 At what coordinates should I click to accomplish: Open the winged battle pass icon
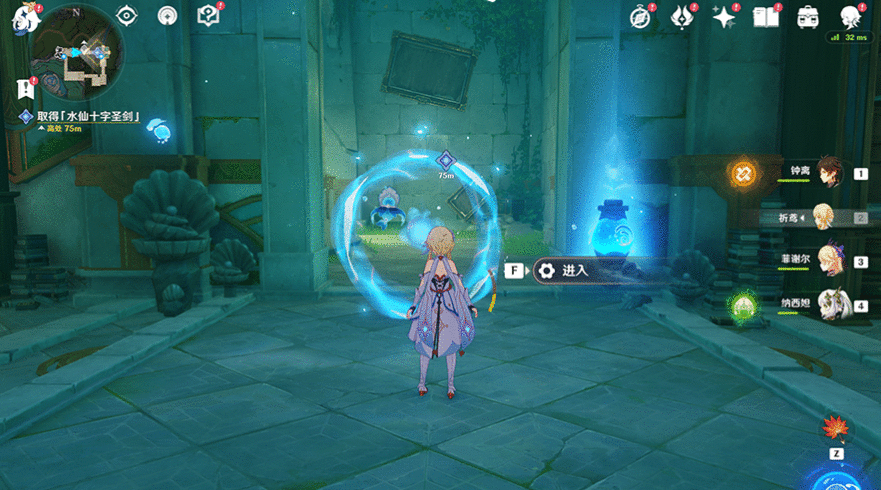coord(682,16)
